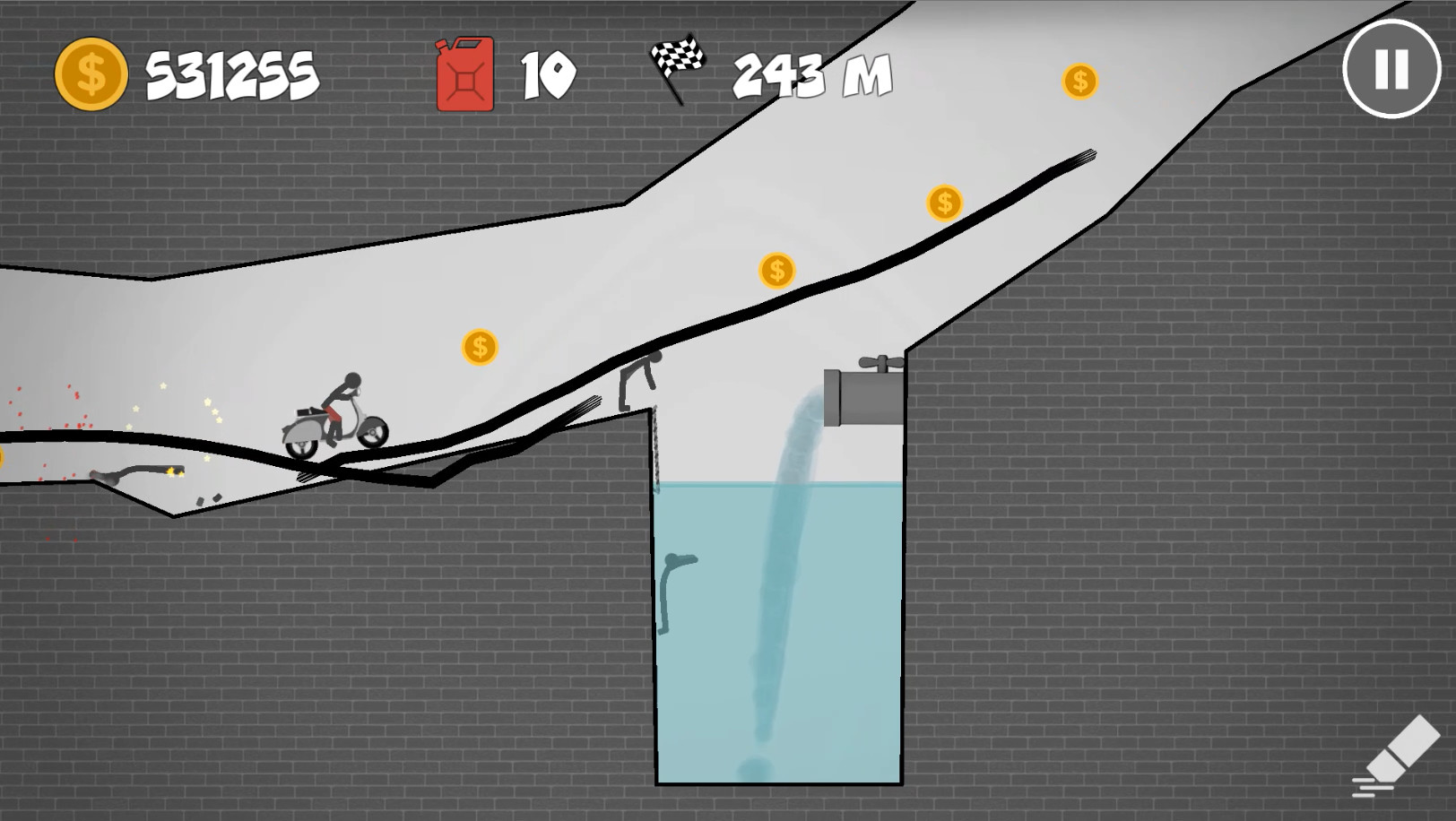
Task: Turn the valve wheel on the water pipe
Action: [880, 362]
